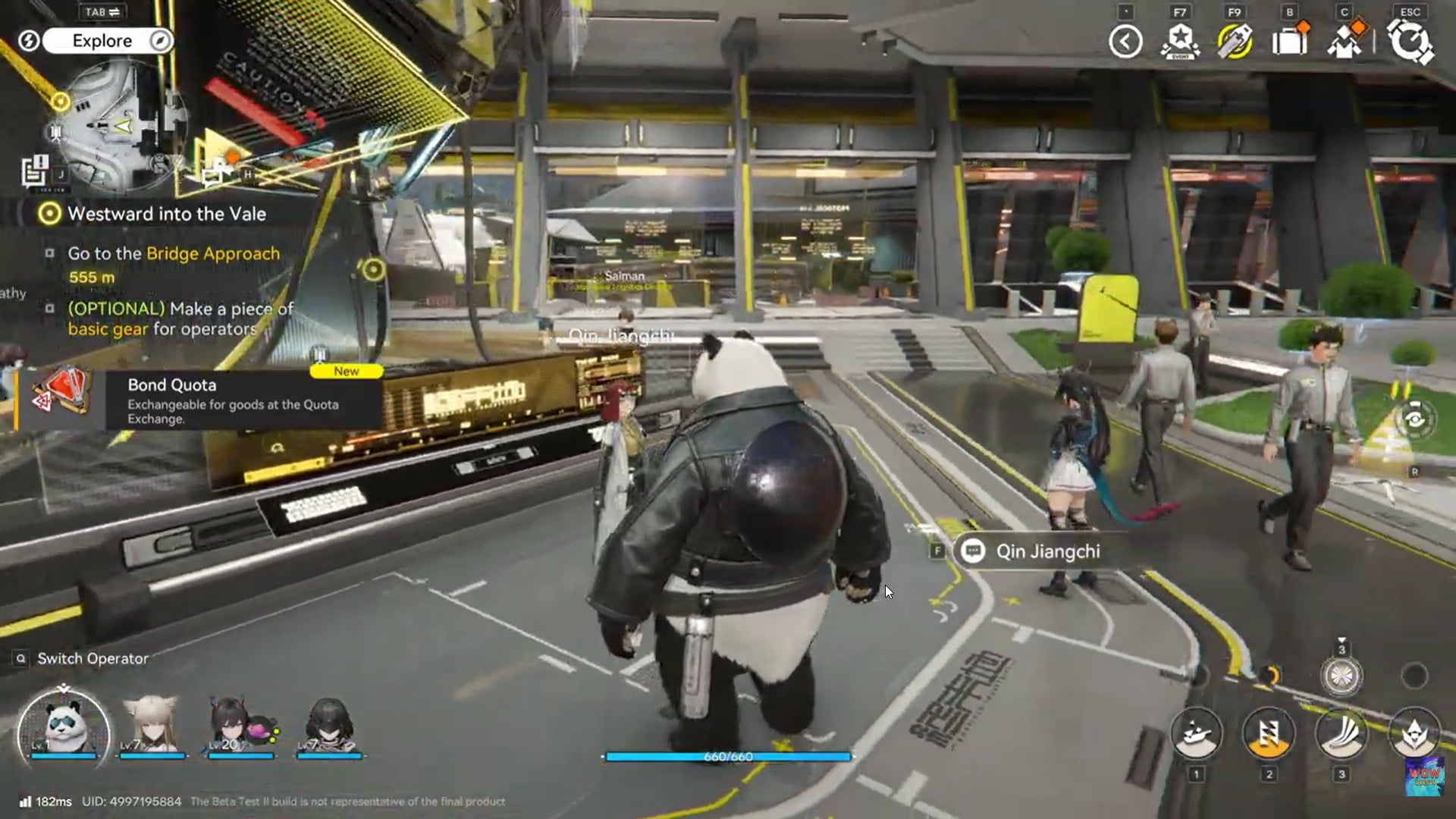Switch to the white-haired fox-eared operator
This screenshot has width=1456, height=819.
coord(152,726)
